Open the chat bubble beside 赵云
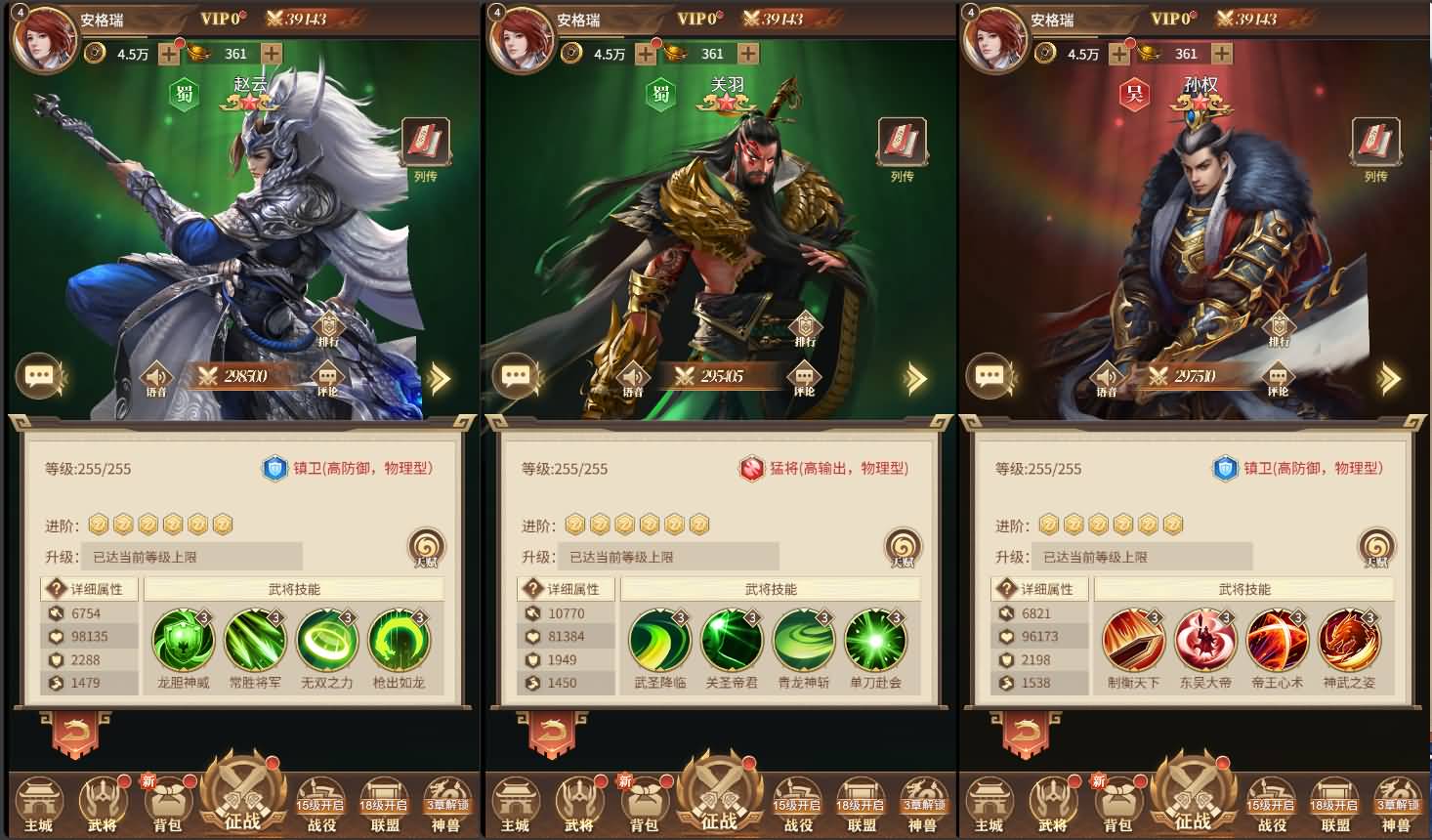The image size is (1432, 840). [x=39, y=376]
